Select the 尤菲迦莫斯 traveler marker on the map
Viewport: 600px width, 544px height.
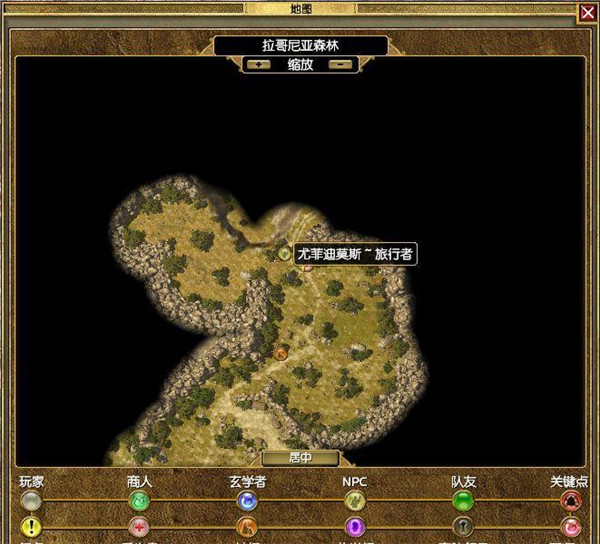coord(285,254)
